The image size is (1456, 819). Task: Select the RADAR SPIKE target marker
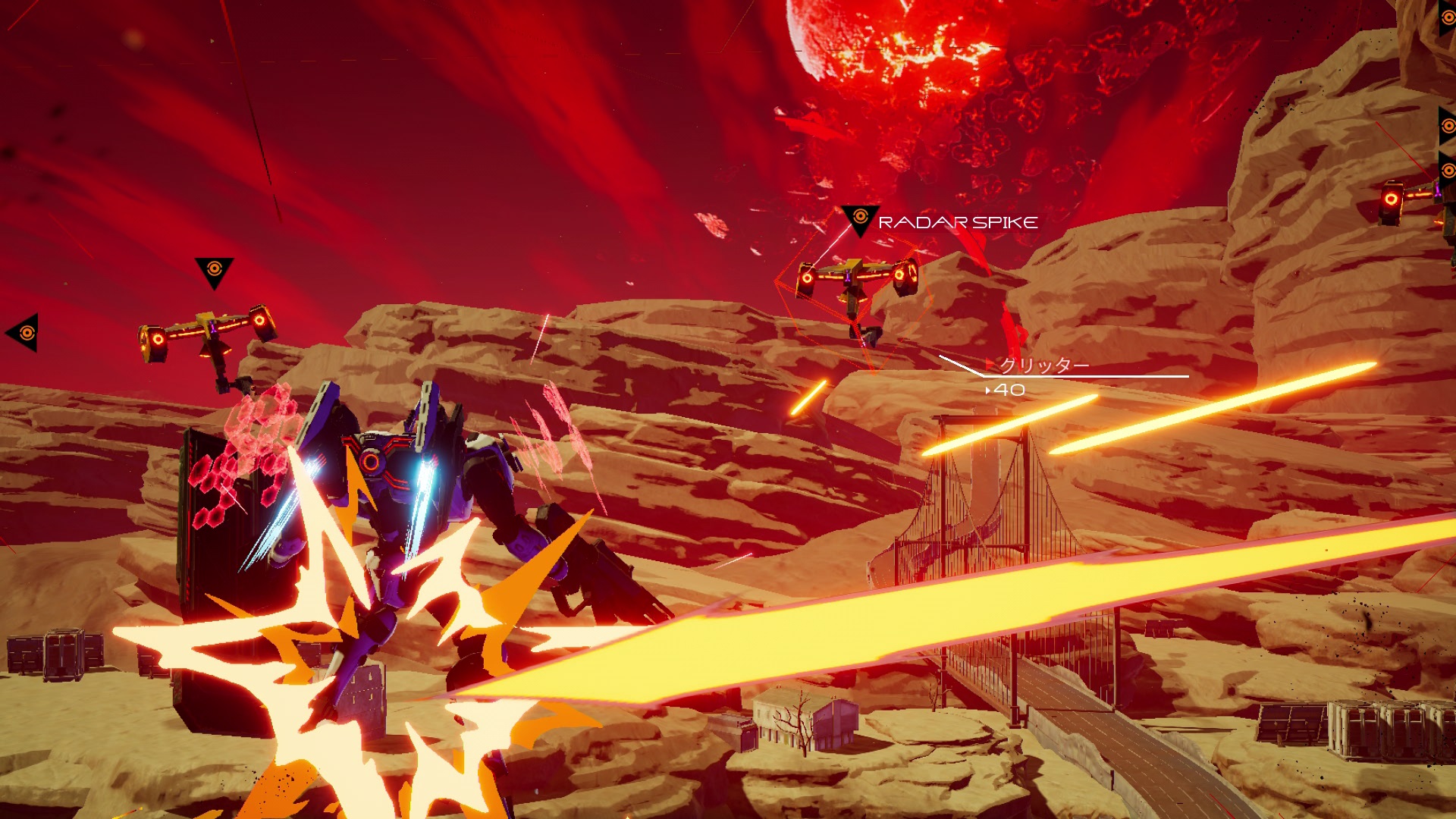click(x=860, y=219)
